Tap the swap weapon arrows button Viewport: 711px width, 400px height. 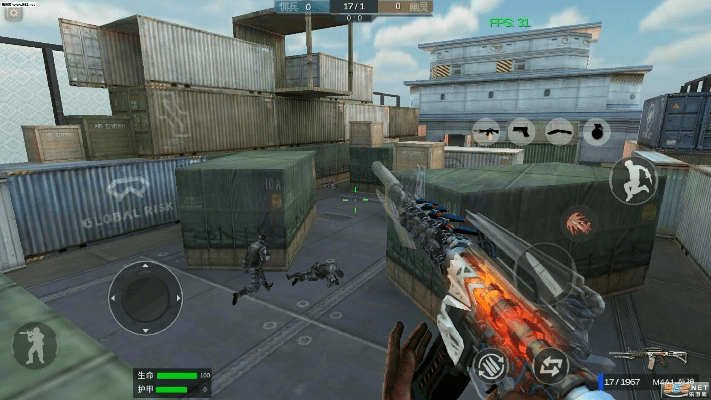click(x=549, y=365)
